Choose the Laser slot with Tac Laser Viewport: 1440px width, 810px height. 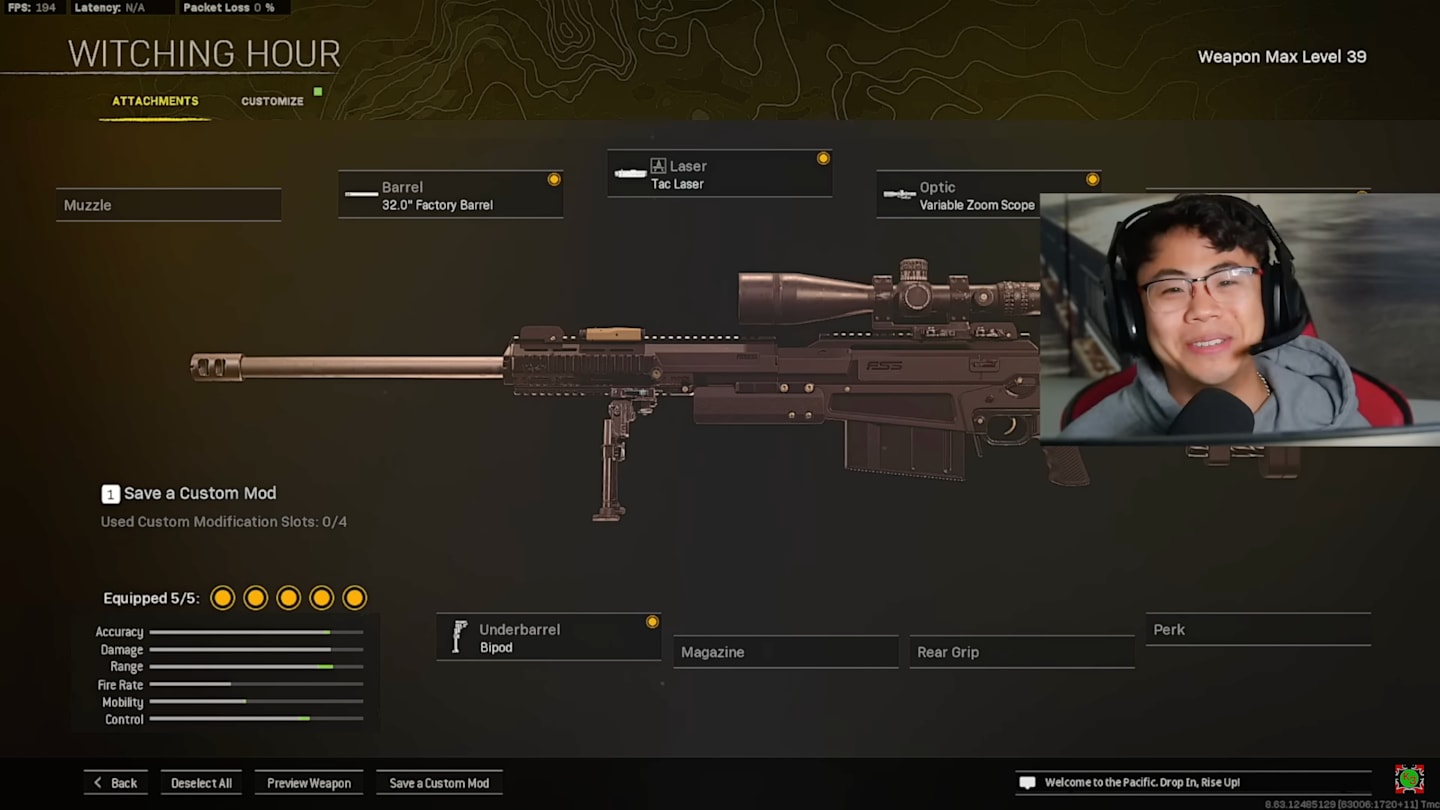pyautogui.click(x=719, y=174)
